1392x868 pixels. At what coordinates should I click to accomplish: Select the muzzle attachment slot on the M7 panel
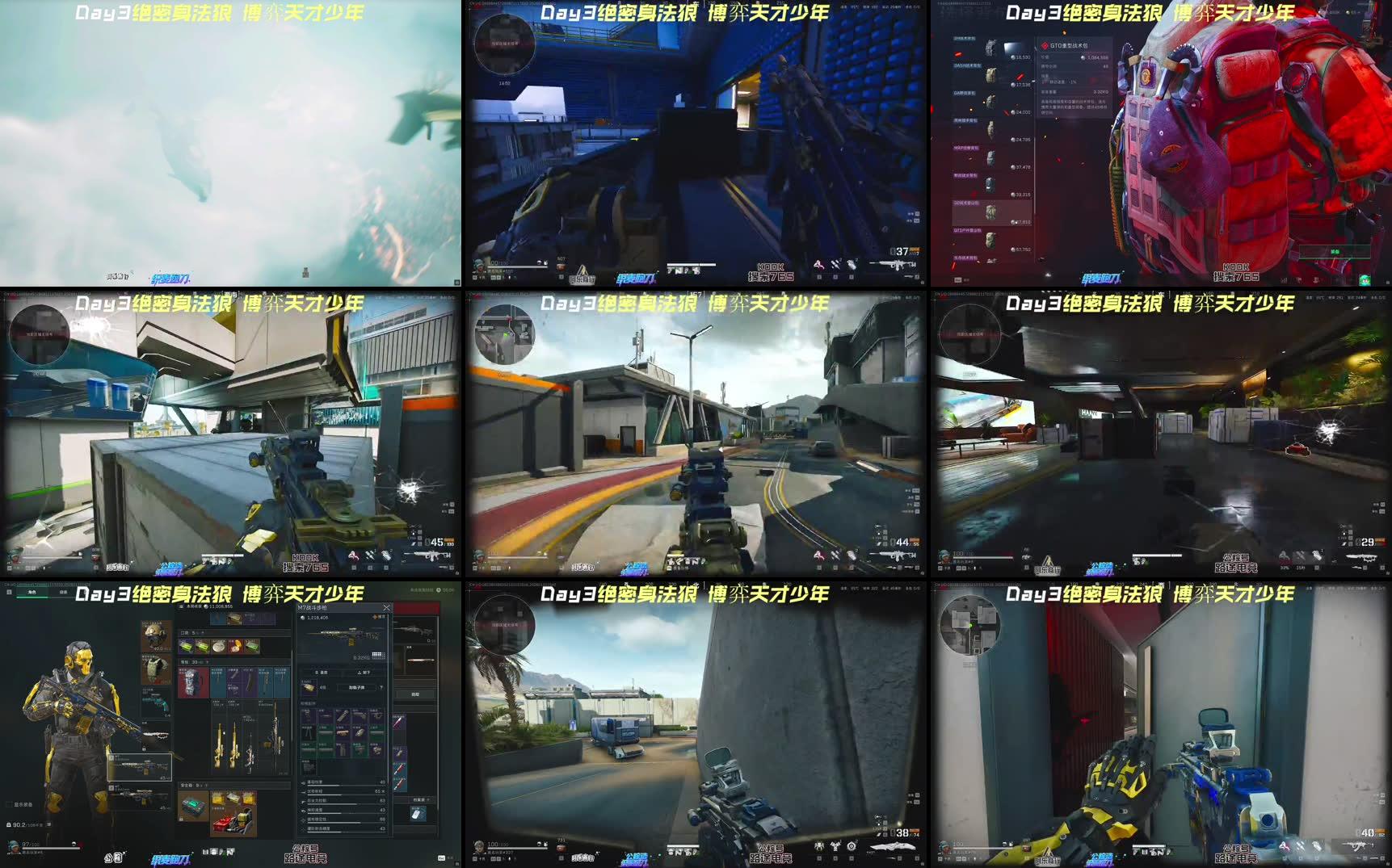pos(306,712)
